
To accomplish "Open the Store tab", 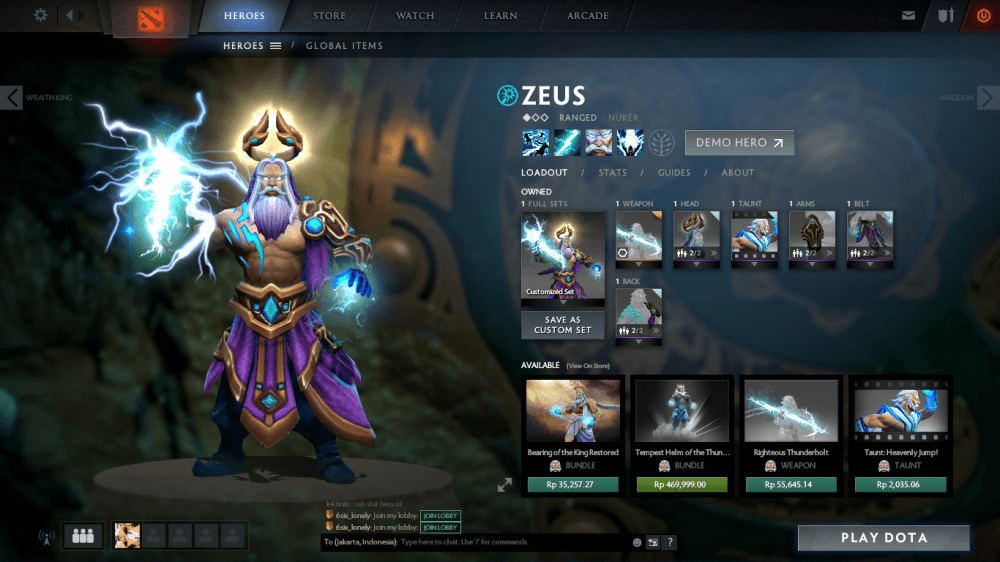I will (x=329, y=16).
